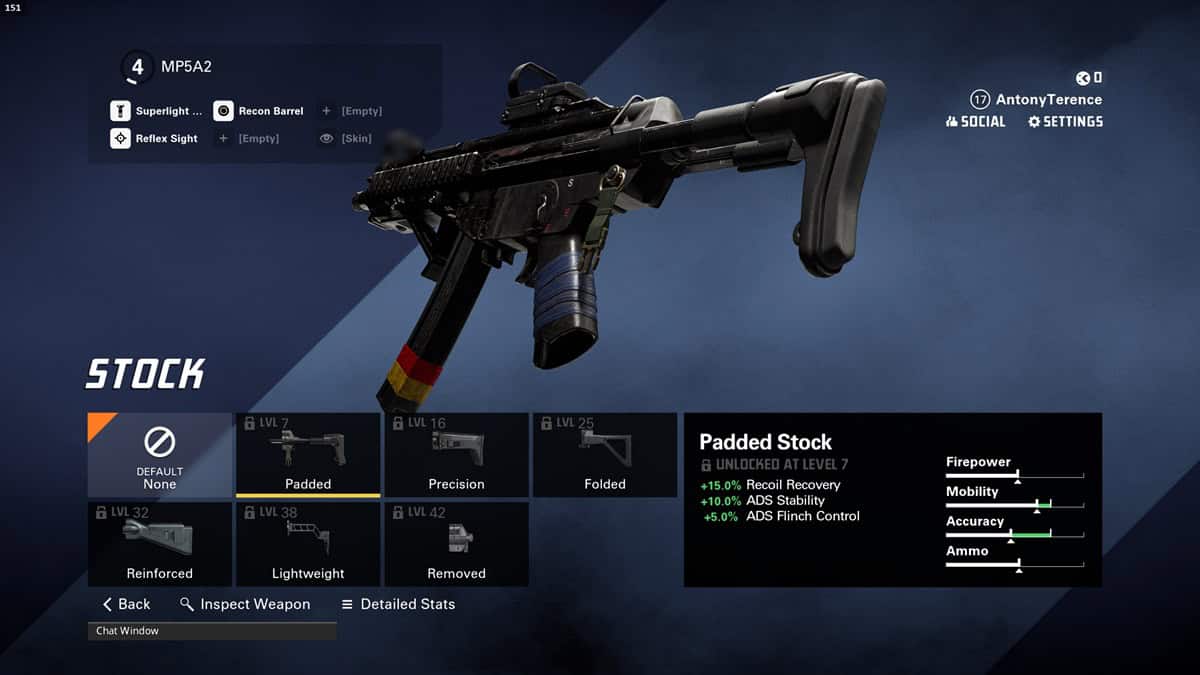
Task: Go back with the Back button
Action: click(127, 604)
